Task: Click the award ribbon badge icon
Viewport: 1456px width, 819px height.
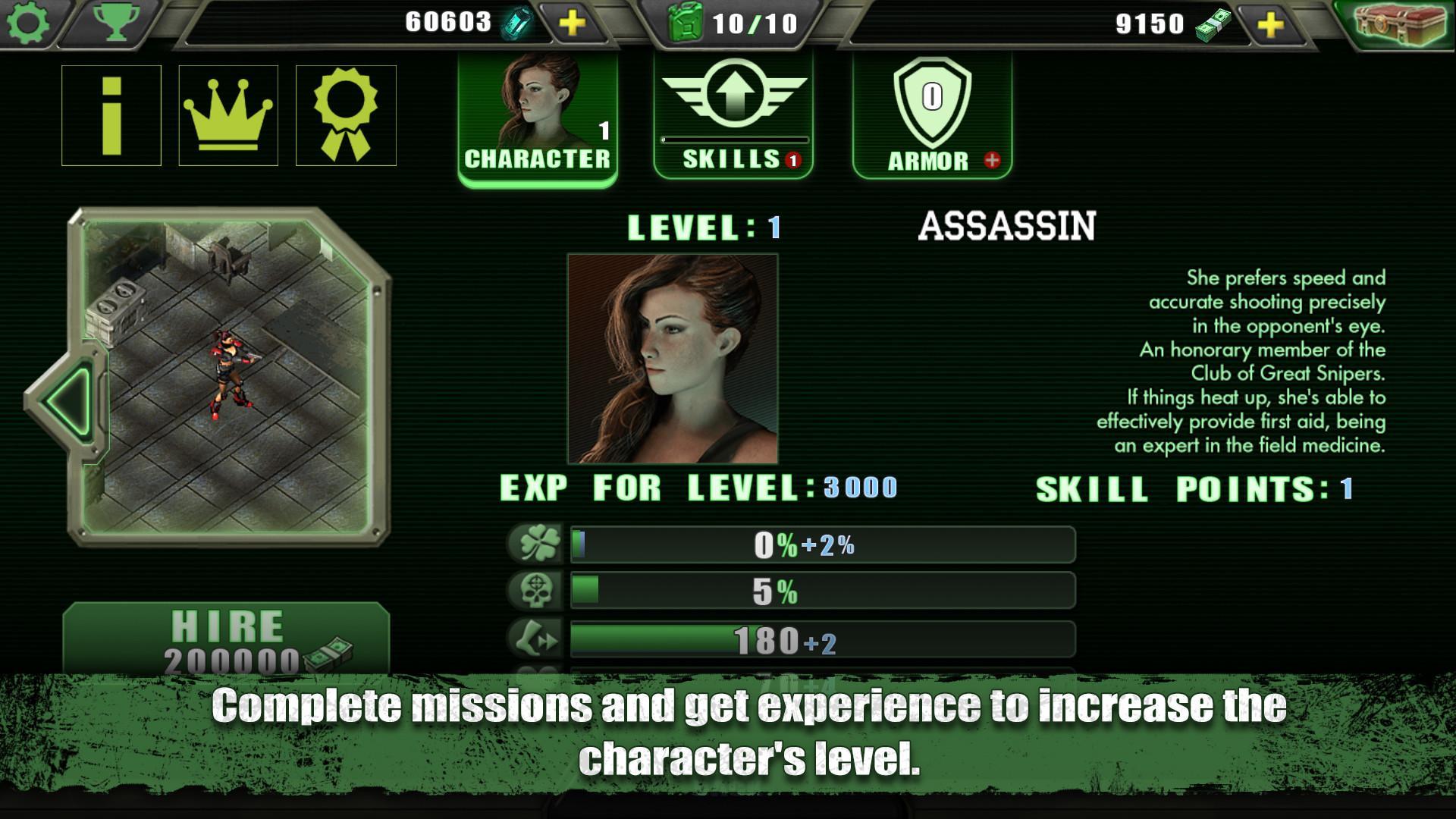Action: 346,115
